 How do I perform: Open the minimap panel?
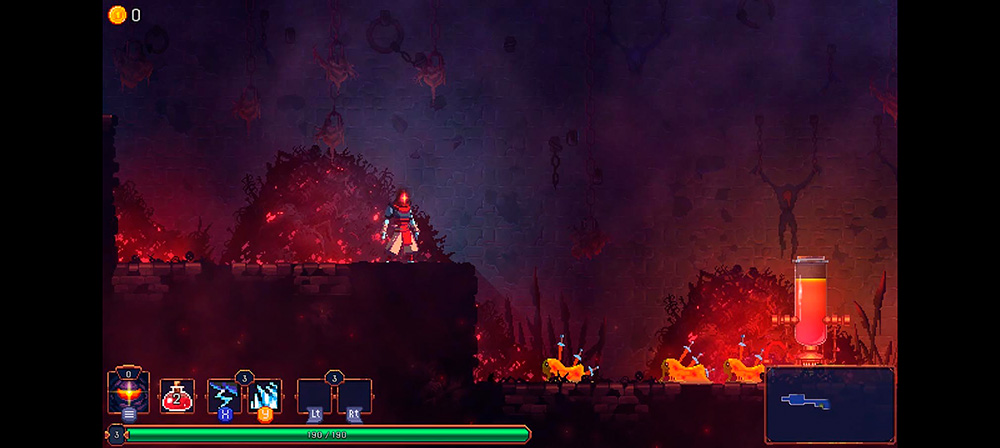point(830,404)
